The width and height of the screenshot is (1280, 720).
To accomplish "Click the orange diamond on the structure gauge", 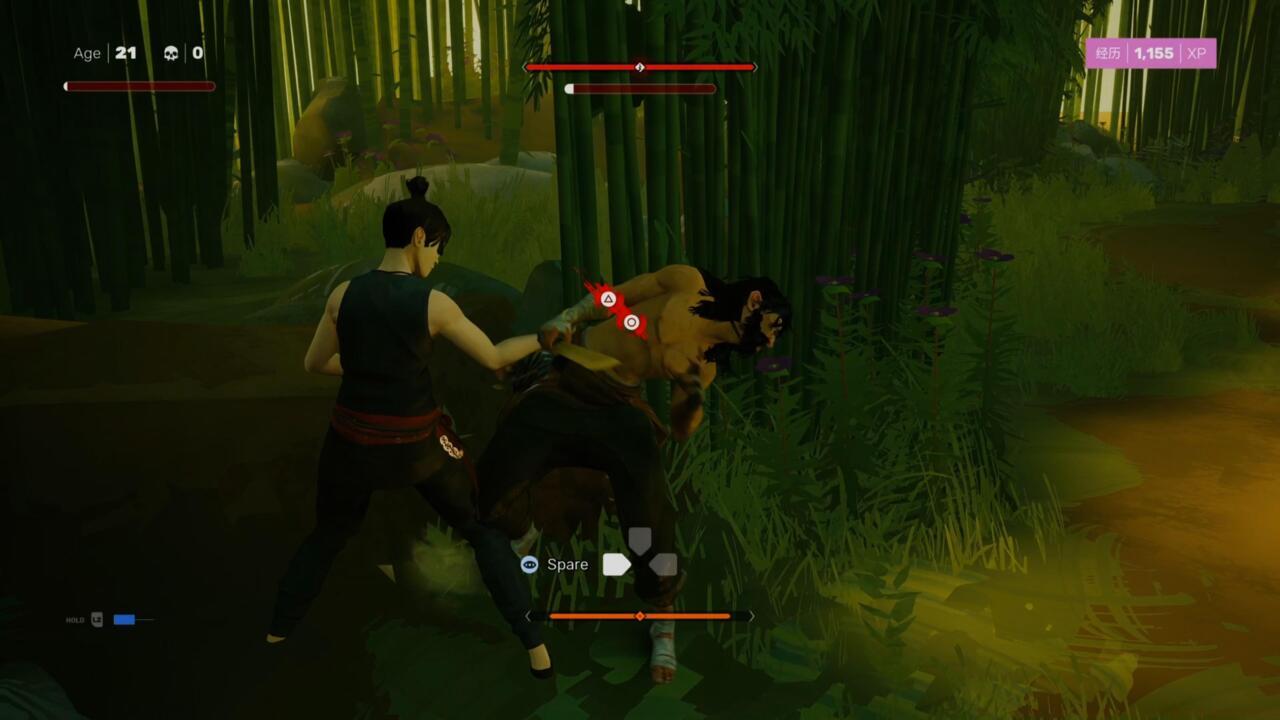I will [640, 616].
